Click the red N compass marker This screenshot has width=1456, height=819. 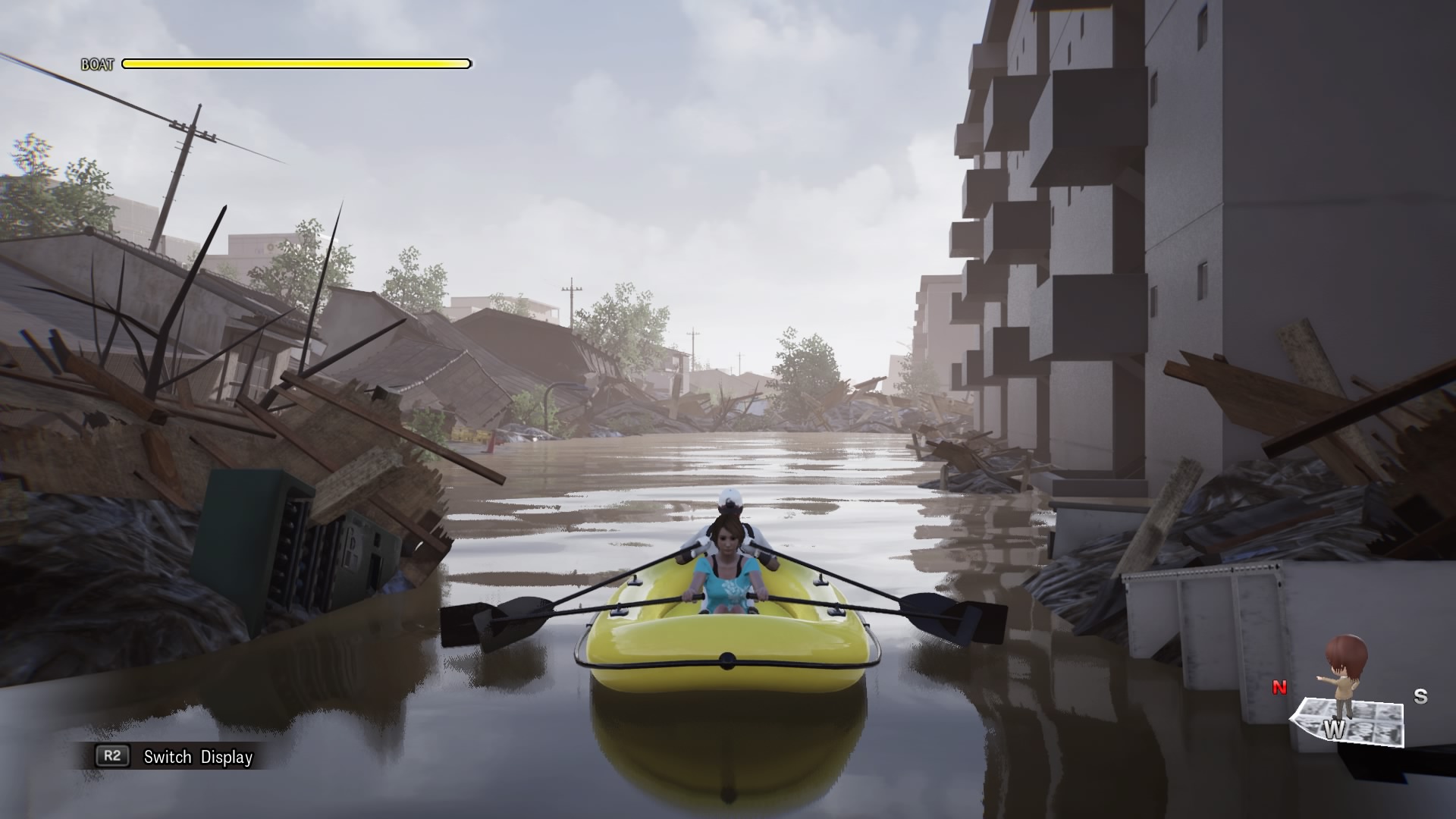pyautogui.click(x=1279, y=689)
